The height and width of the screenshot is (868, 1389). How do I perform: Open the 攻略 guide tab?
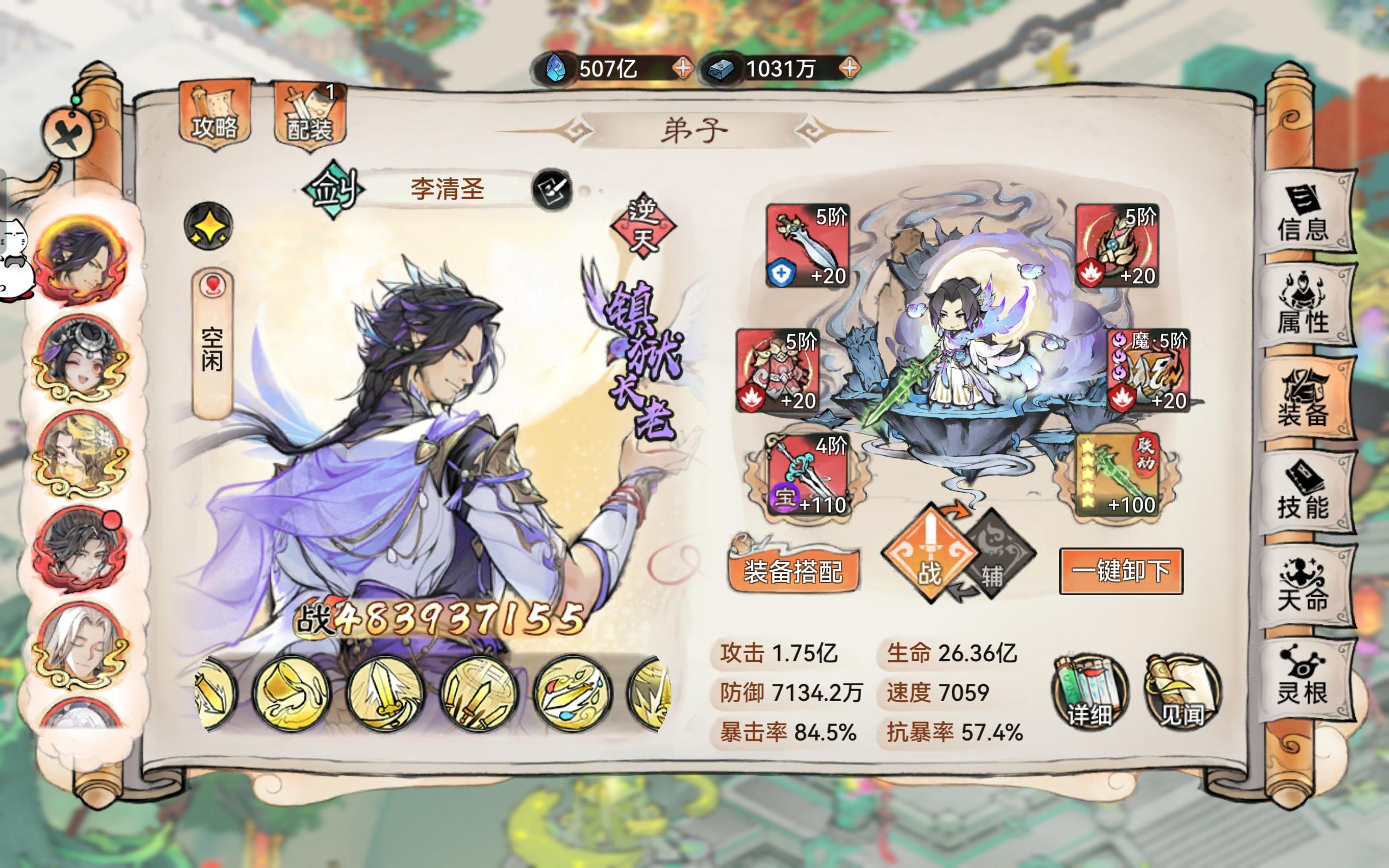[216, 114]
